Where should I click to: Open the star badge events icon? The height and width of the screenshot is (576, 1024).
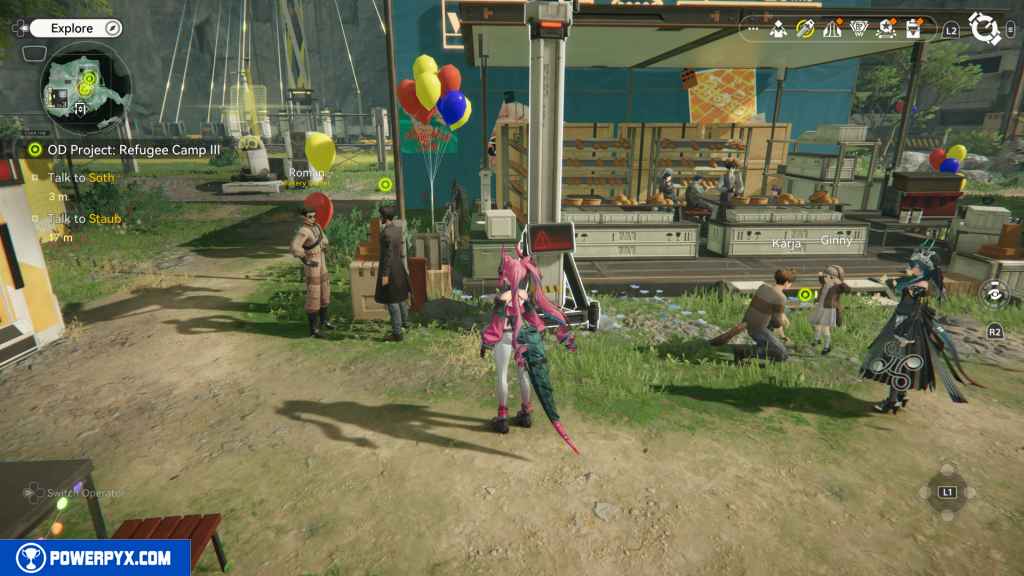(x=885, y=29)
